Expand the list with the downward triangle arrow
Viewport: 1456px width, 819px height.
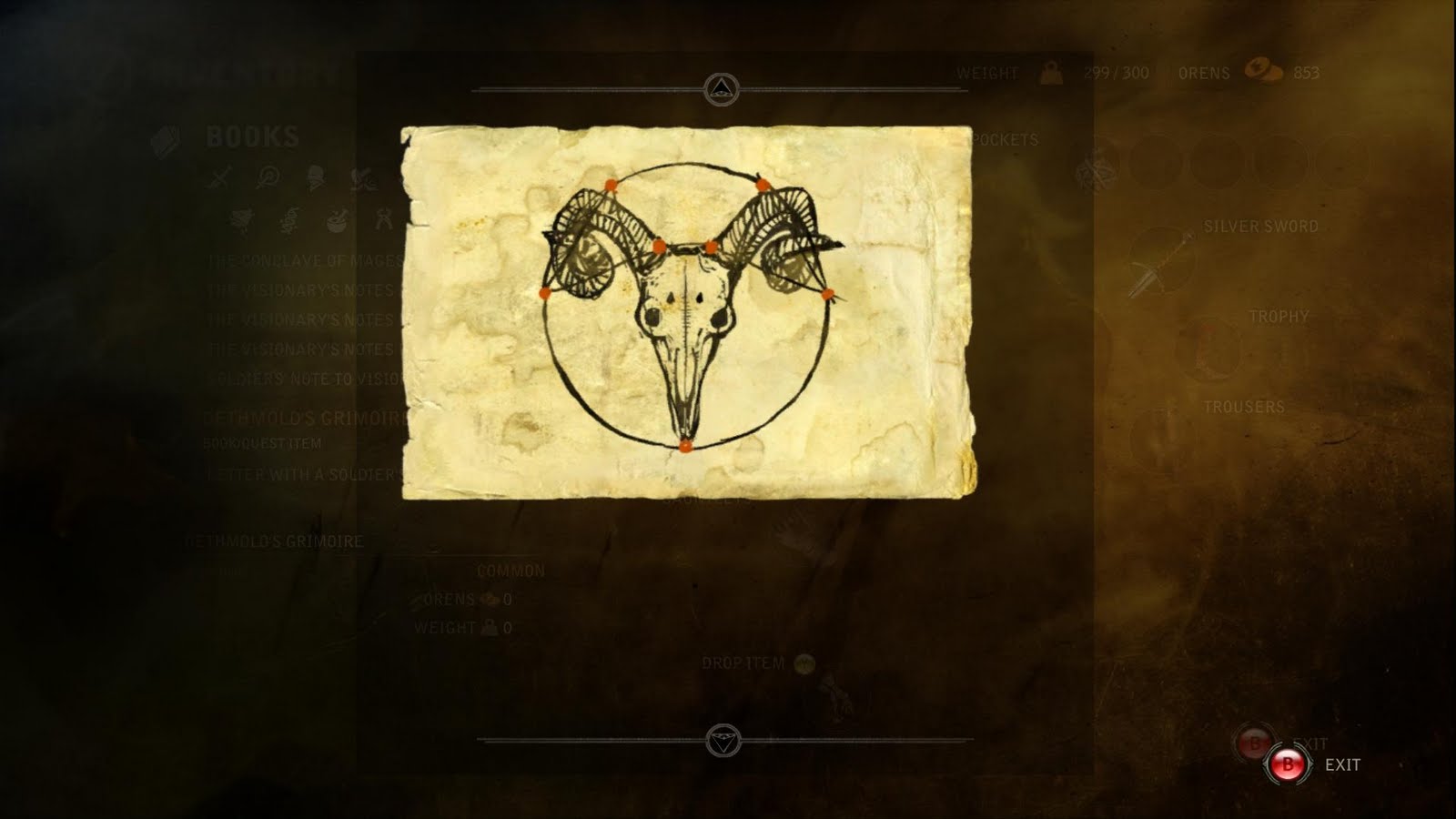click(x=723, y=740)
